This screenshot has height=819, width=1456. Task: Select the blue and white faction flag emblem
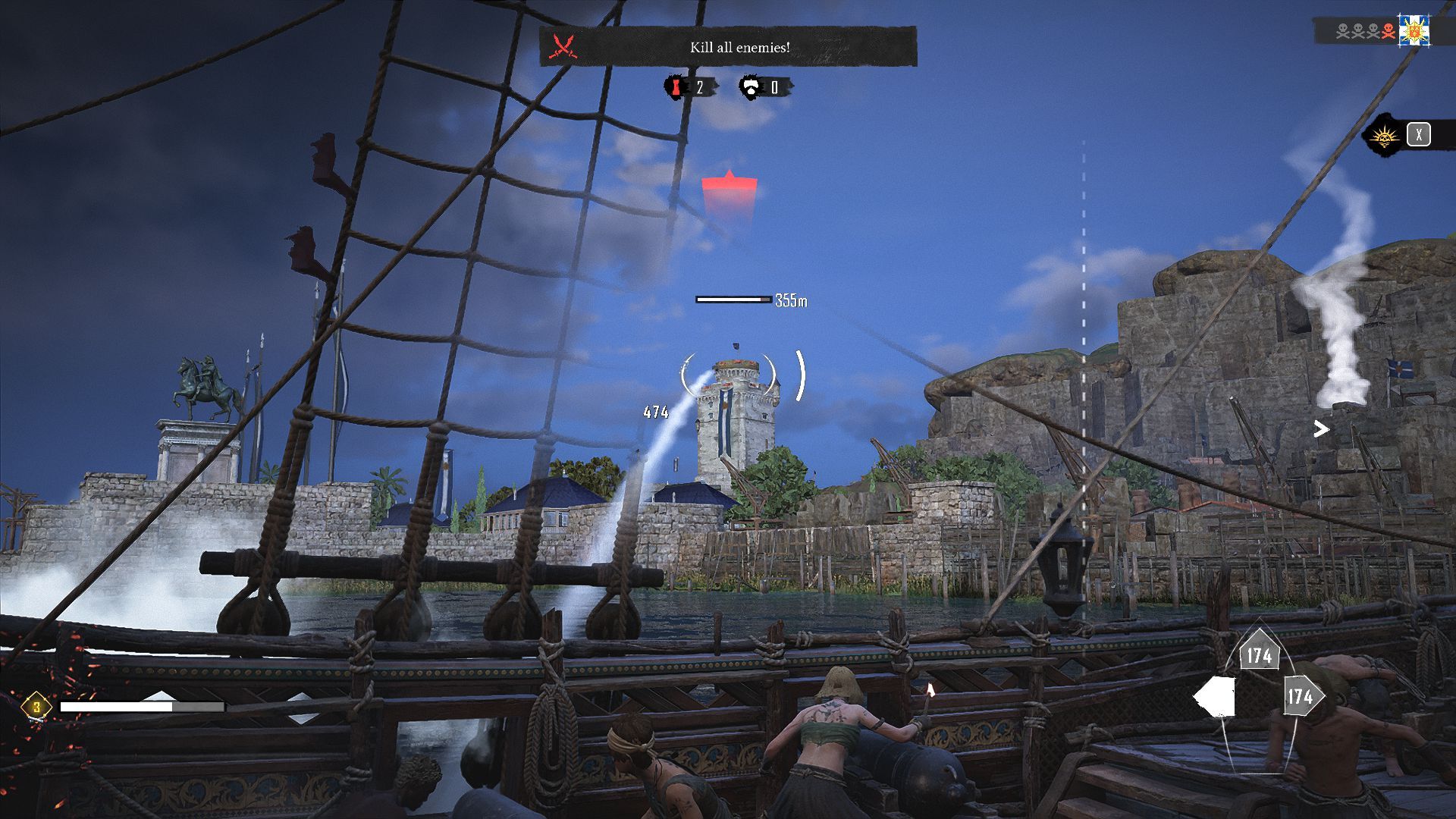1414,31
